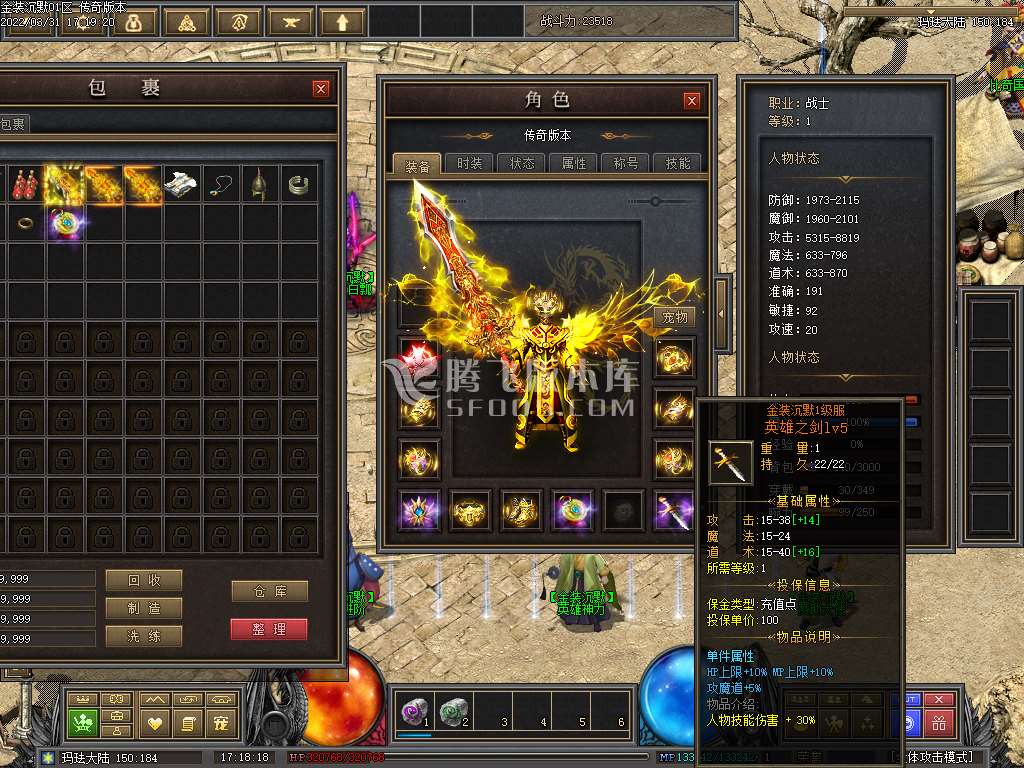Viewport: 1024px width, 768px height.
Task: Select the red potion bundle in the bag
Action: coord(25,184)
